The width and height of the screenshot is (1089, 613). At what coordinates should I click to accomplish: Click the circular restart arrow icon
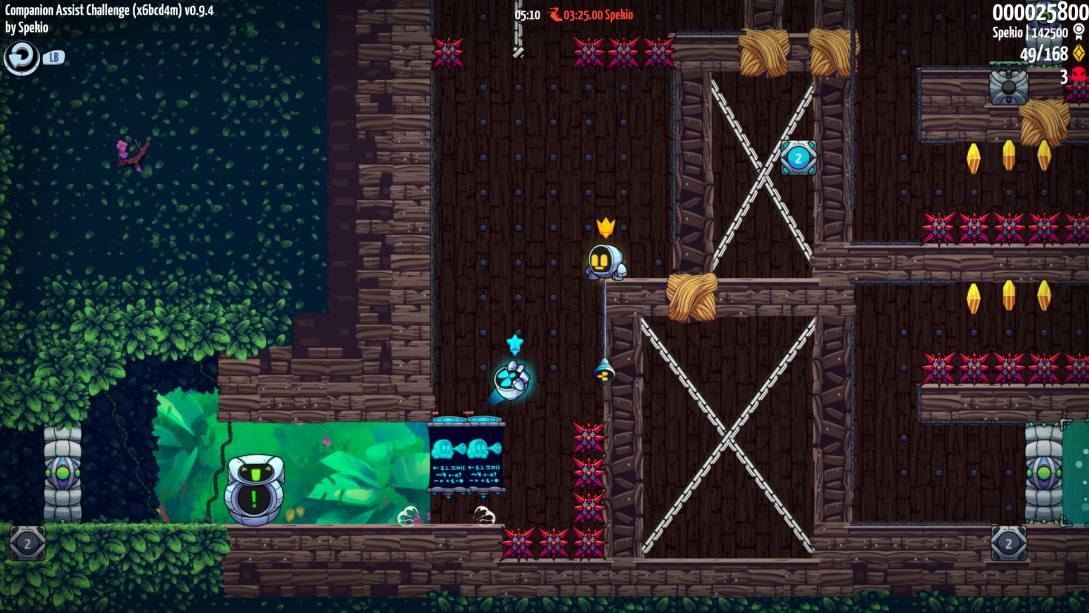click(20, 58)
